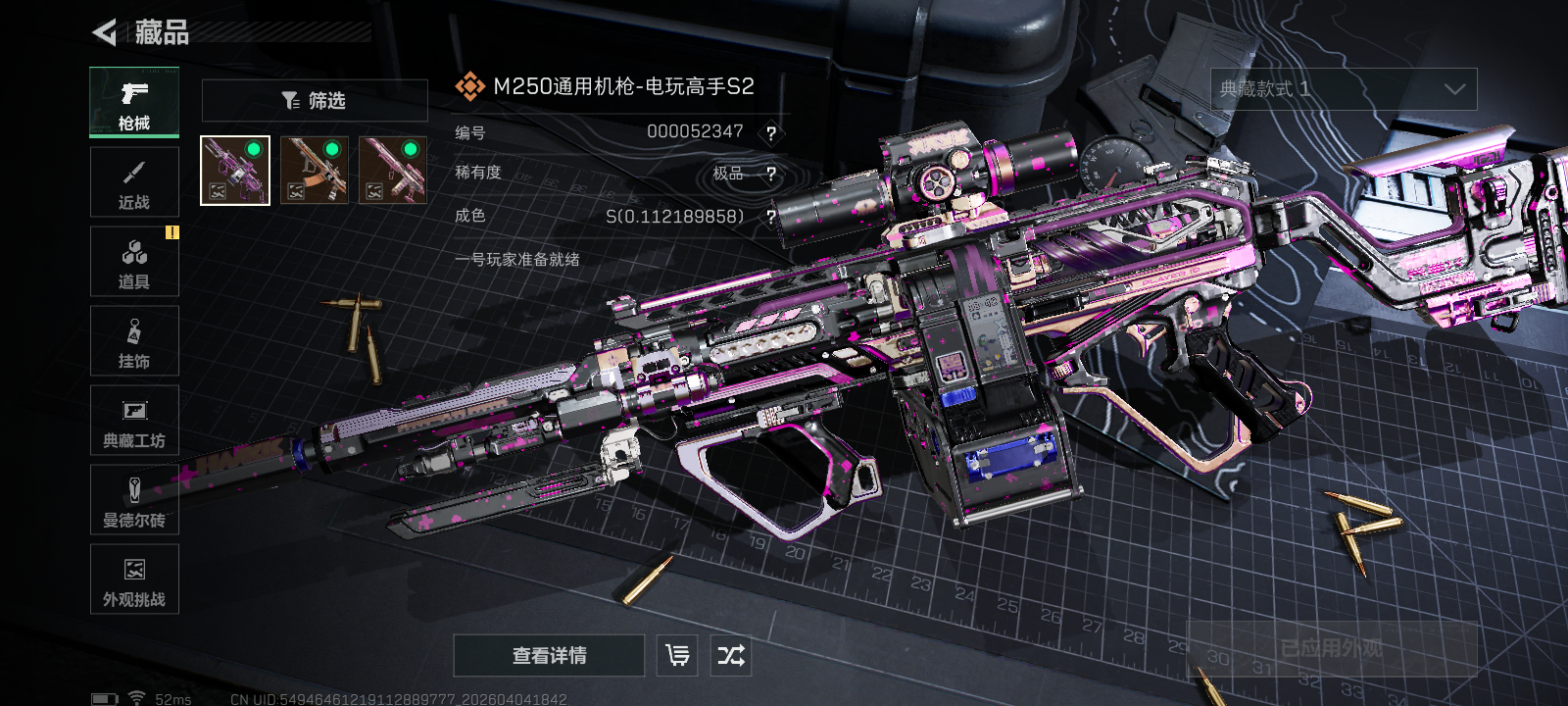Open the 筛选 filter options
The image size is (1568, 706).
315,100
